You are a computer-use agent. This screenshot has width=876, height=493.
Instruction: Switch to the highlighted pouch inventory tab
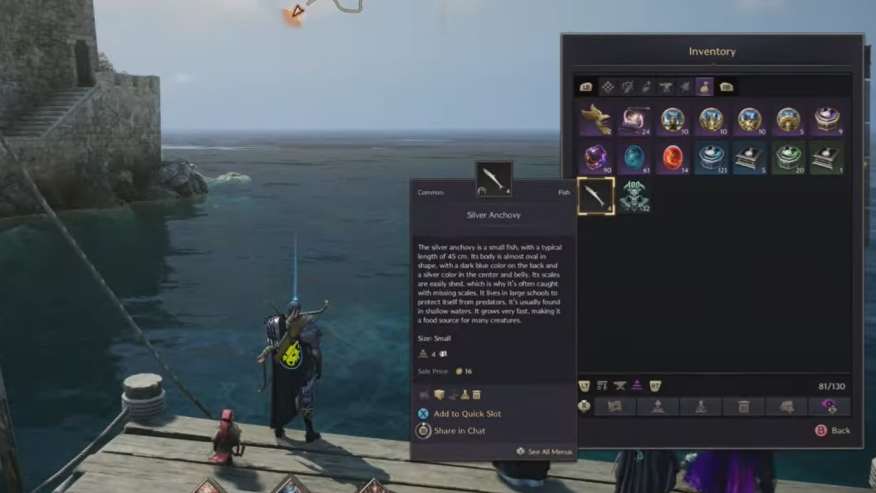(x=704, y=87)
